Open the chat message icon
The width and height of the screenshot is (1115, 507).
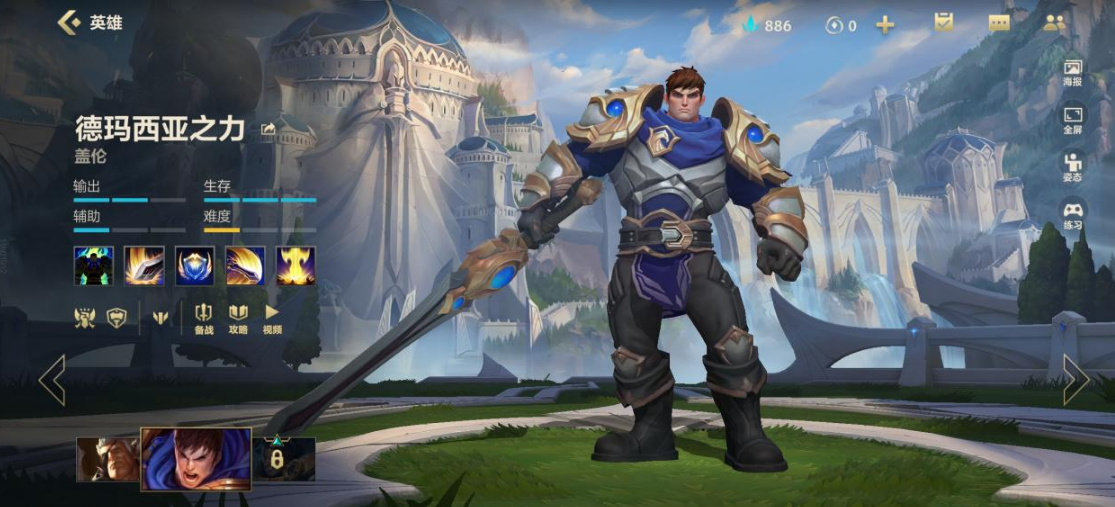tap(999, 24)
